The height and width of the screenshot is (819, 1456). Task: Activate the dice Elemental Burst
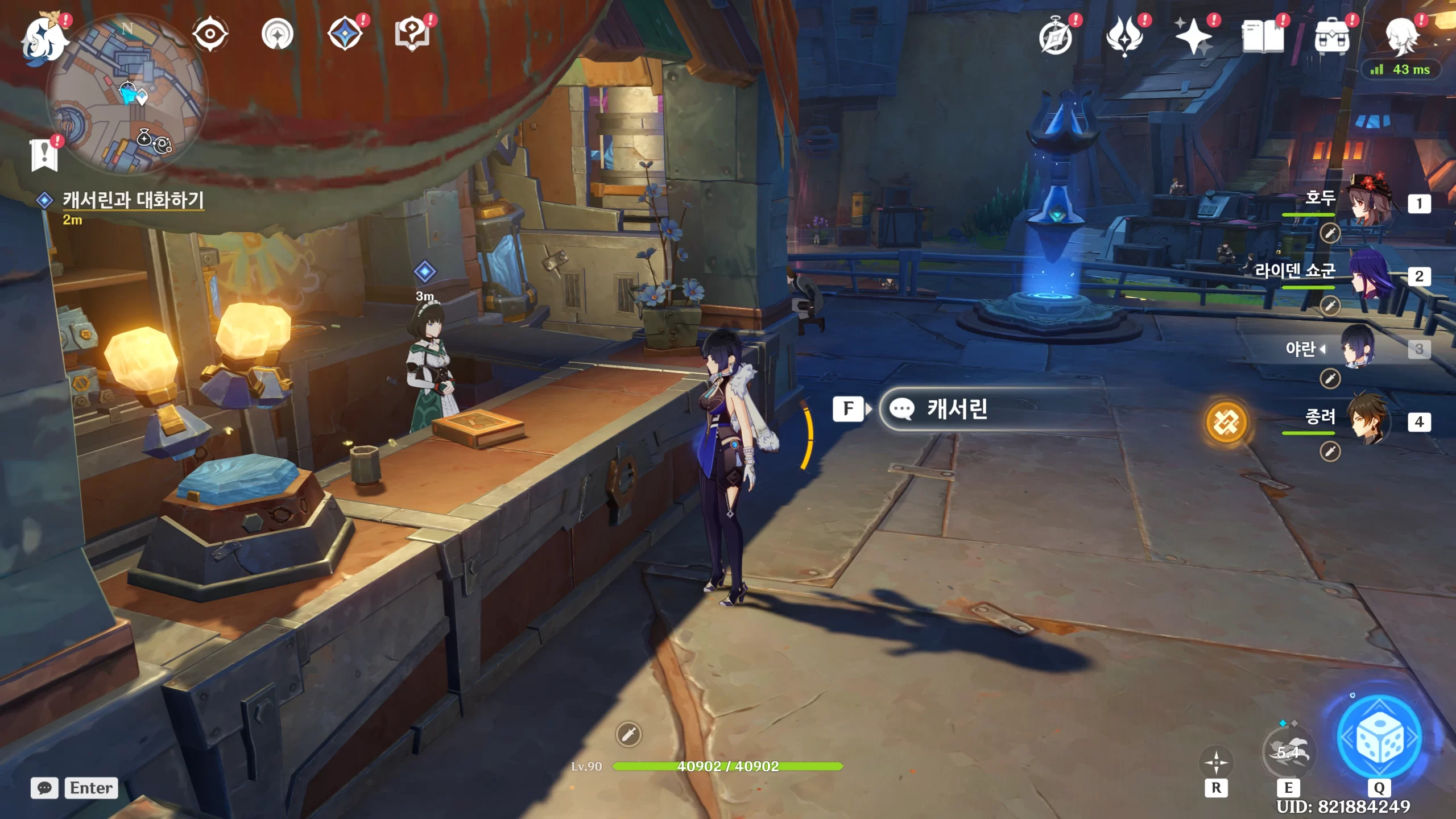(x=1379, y=738)
